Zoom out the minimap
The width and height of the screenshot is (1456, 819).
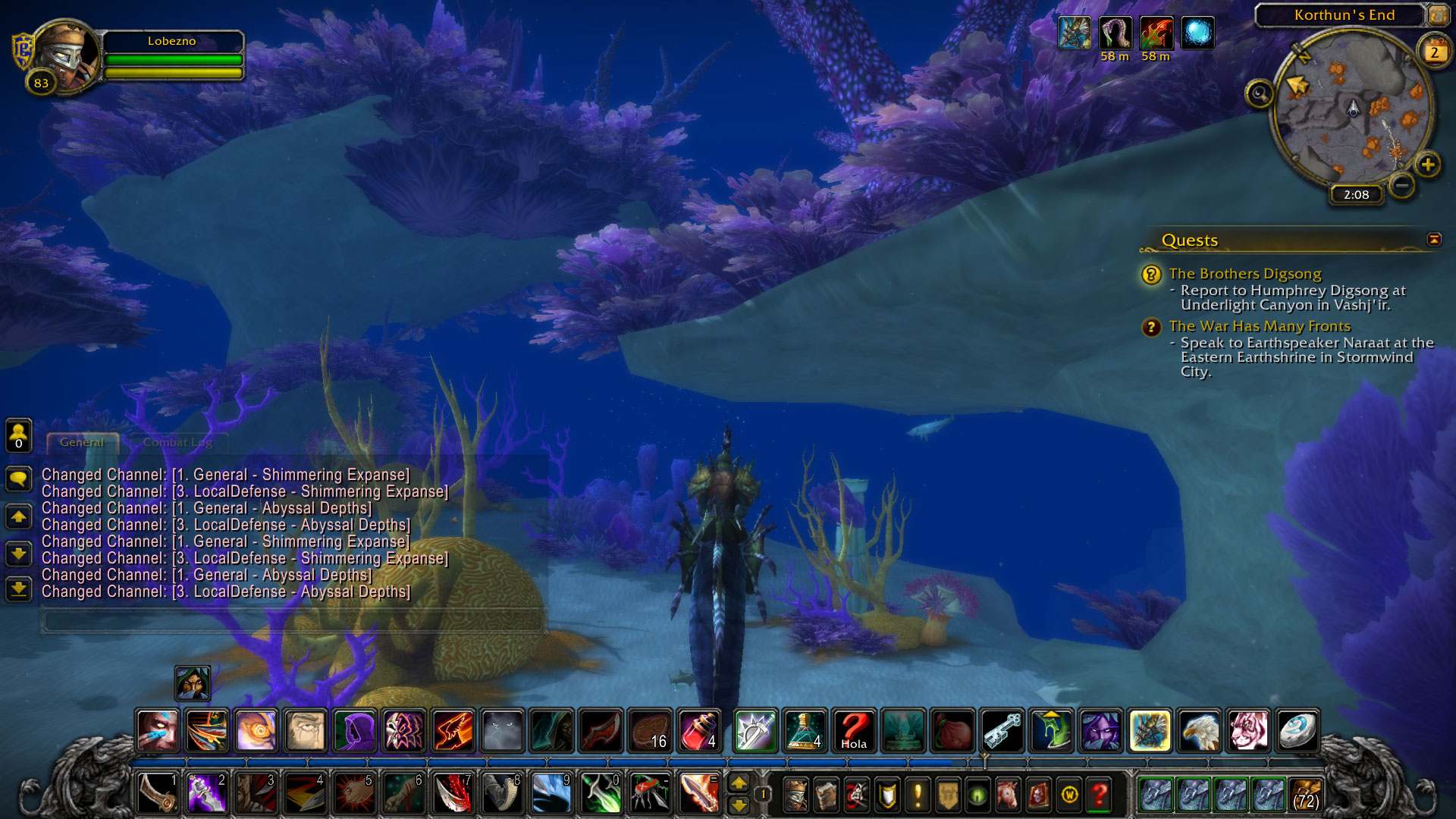1402,184
